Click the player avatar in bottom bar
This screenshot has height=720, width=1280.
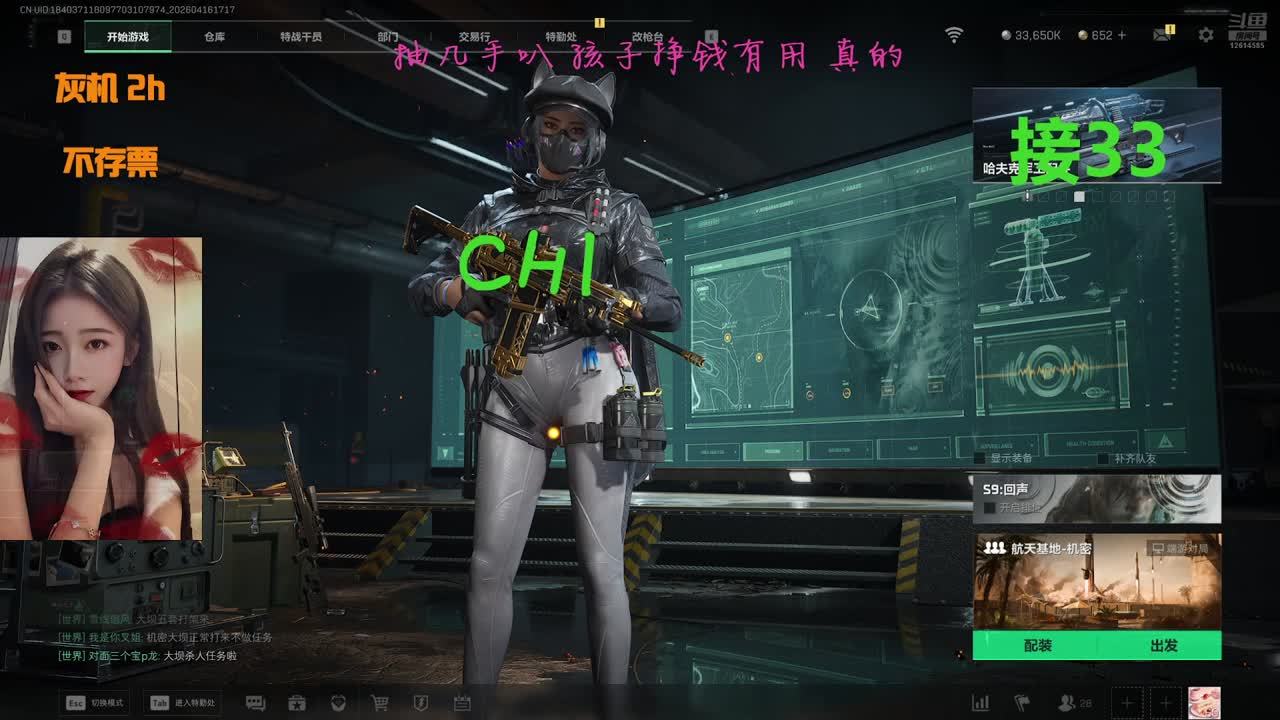tap(1203, 703)
